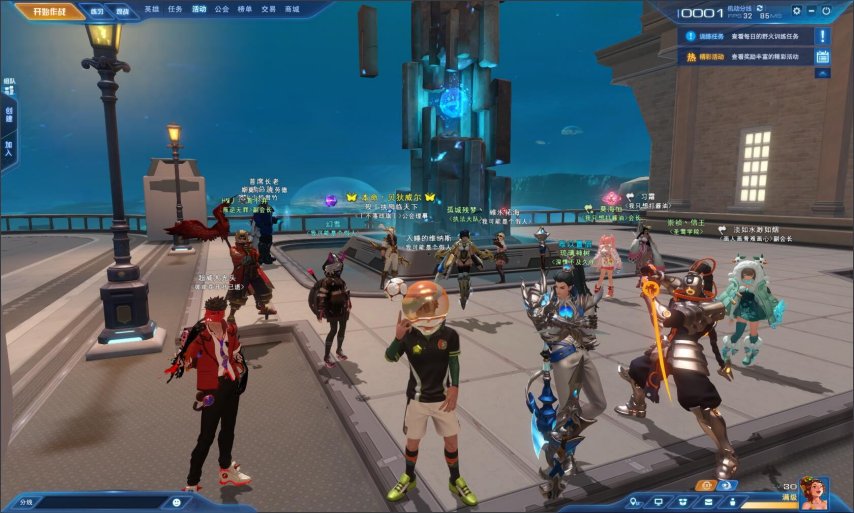
Task: Show the 榜单 rankings menu
Action: (x=245, y=9)
